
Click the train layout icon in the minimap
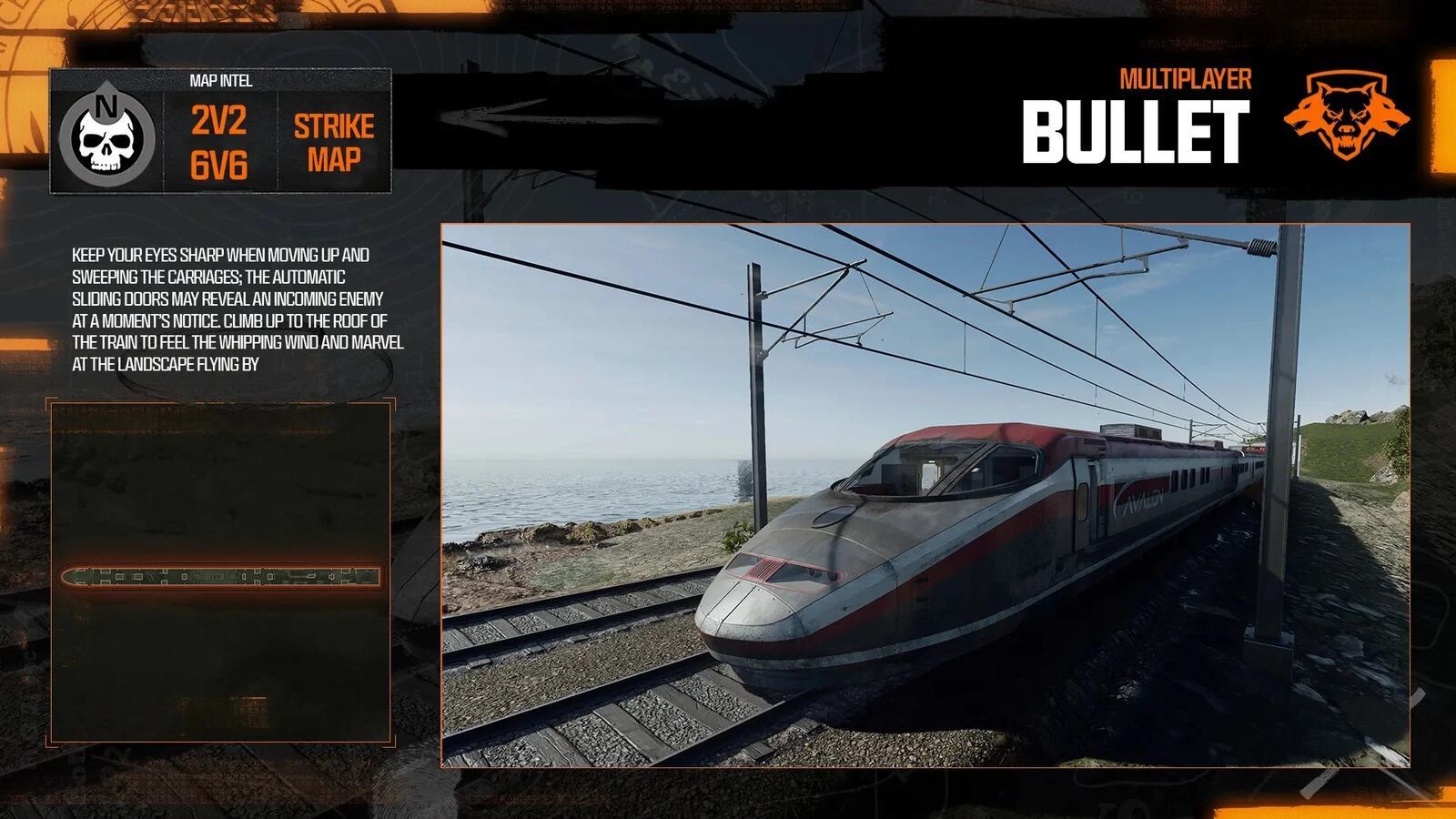(x=221, y=576)
